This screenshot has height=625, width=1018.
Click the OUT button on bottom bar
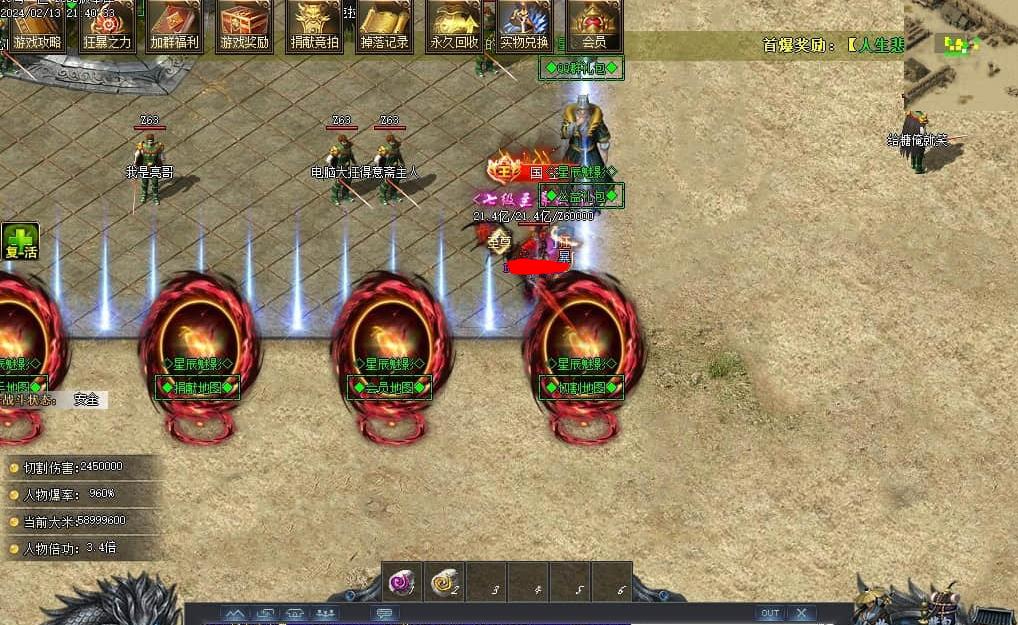click(x=769, y=613)
